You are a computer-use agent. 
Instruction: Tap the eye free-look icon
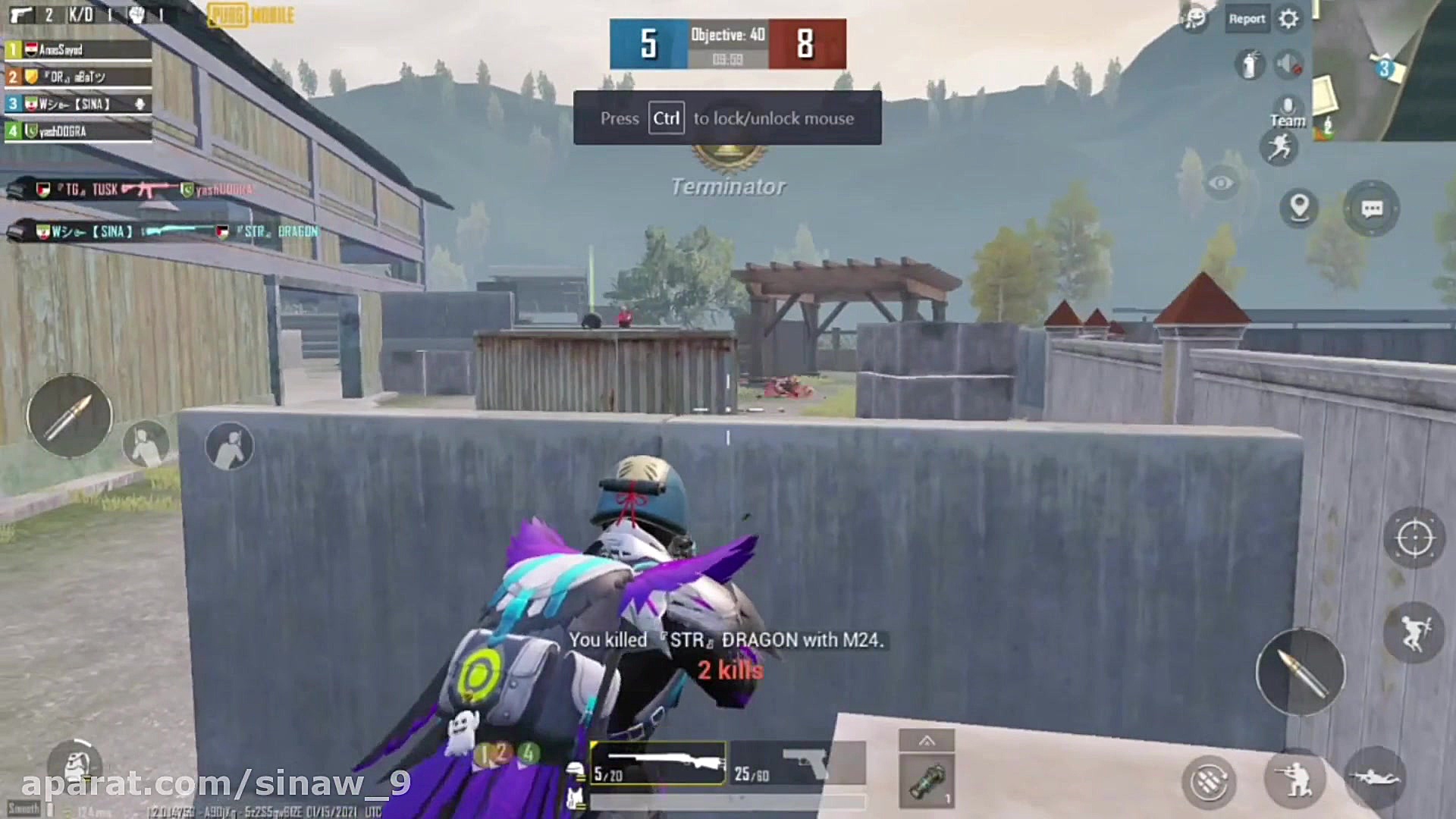(1221, 184)
